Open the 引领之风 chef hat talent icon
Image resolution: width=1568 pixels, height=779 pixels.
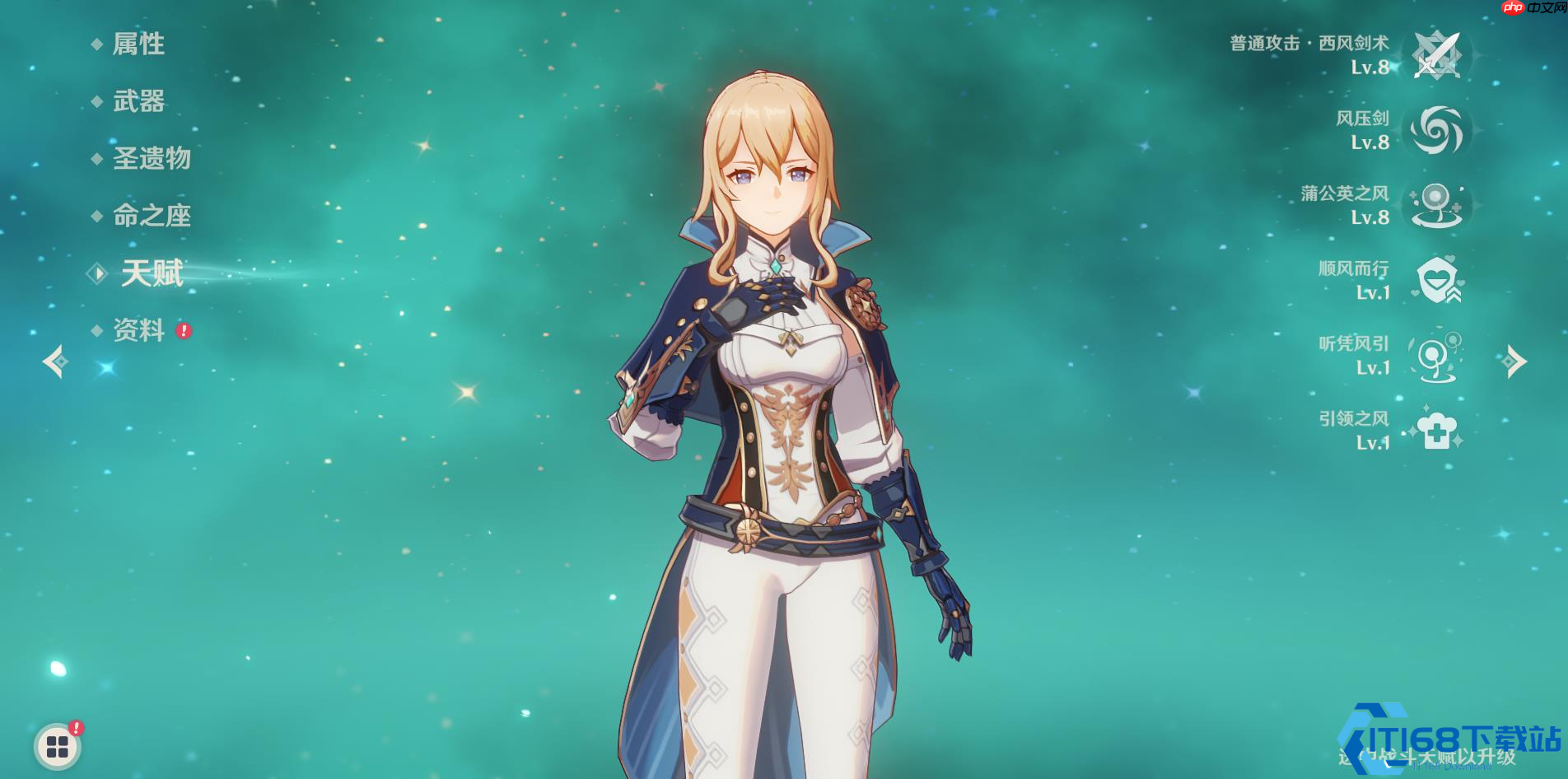click(1436, 431)
